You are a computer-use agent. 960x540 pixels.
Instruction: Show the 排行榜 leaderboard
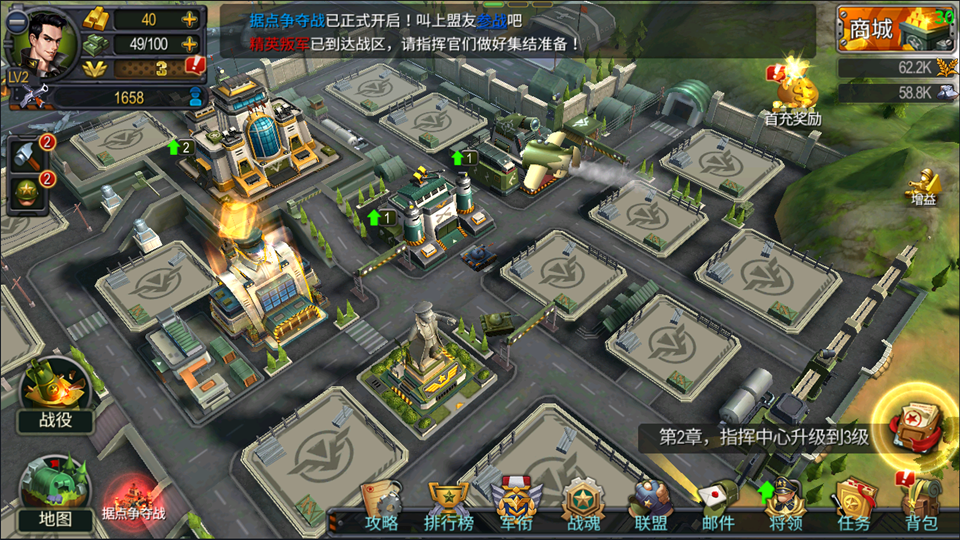pos(448,505)
